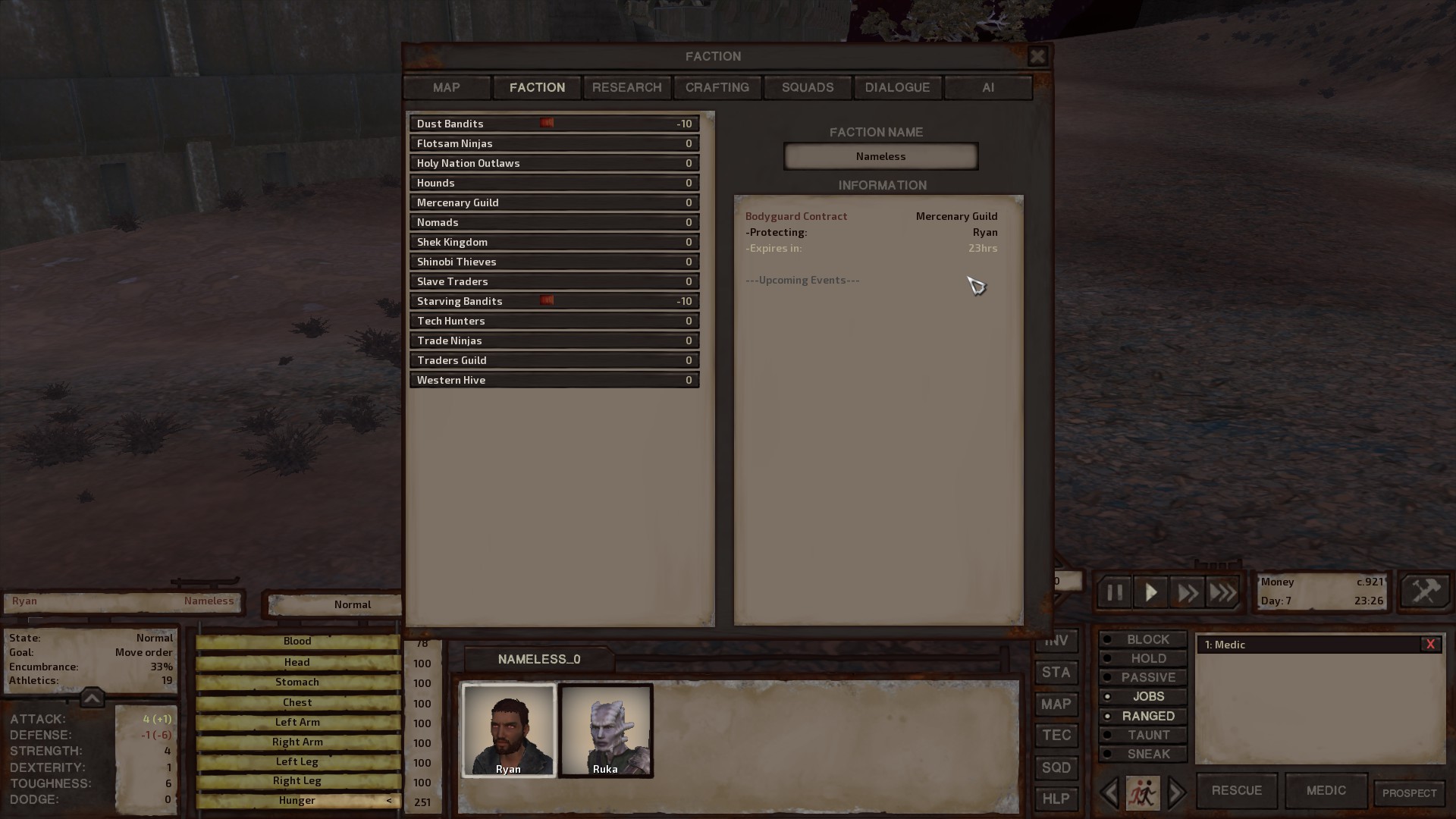Image resolution: width=1456 pixels, height=819 pixels.
Task: Click the RESCUE button
Action: (1236, 790)
